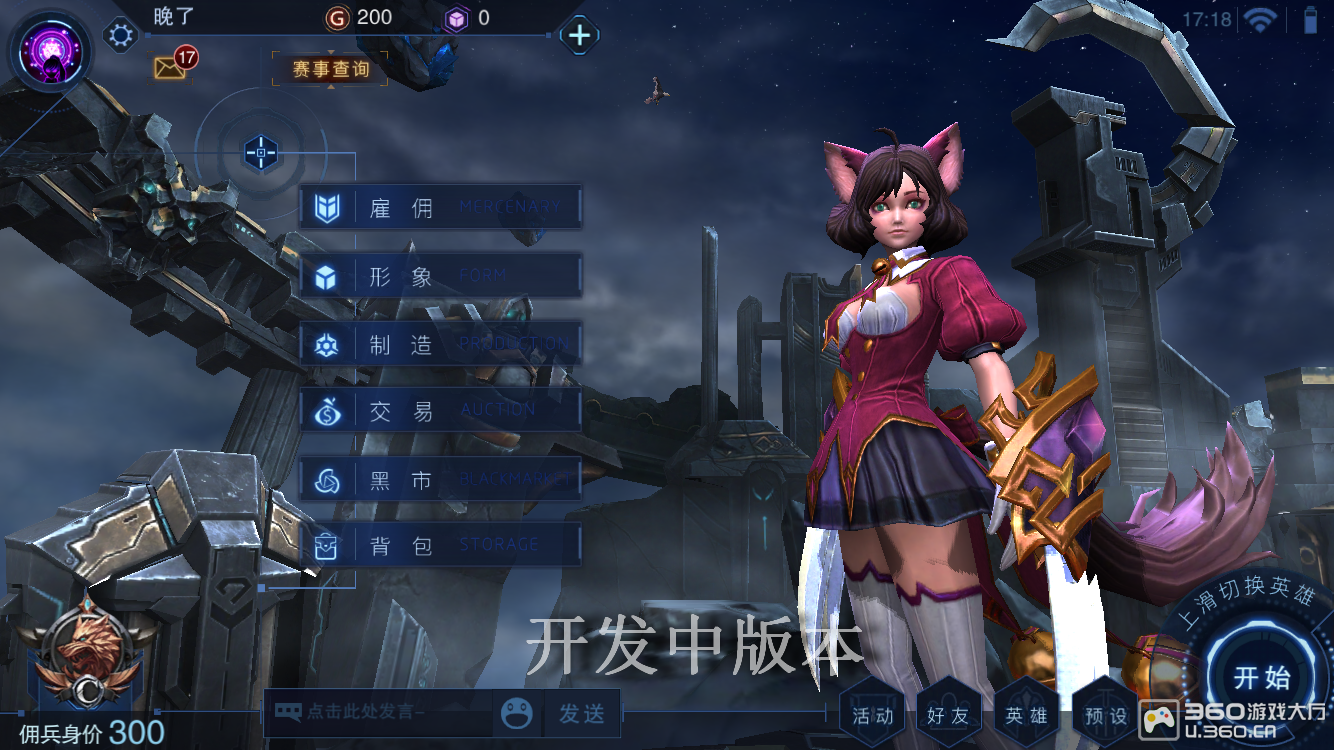This screenshot has width=1334, height=750.
Task: Open the 预设 presets panel
Action: coord(1104,715)
